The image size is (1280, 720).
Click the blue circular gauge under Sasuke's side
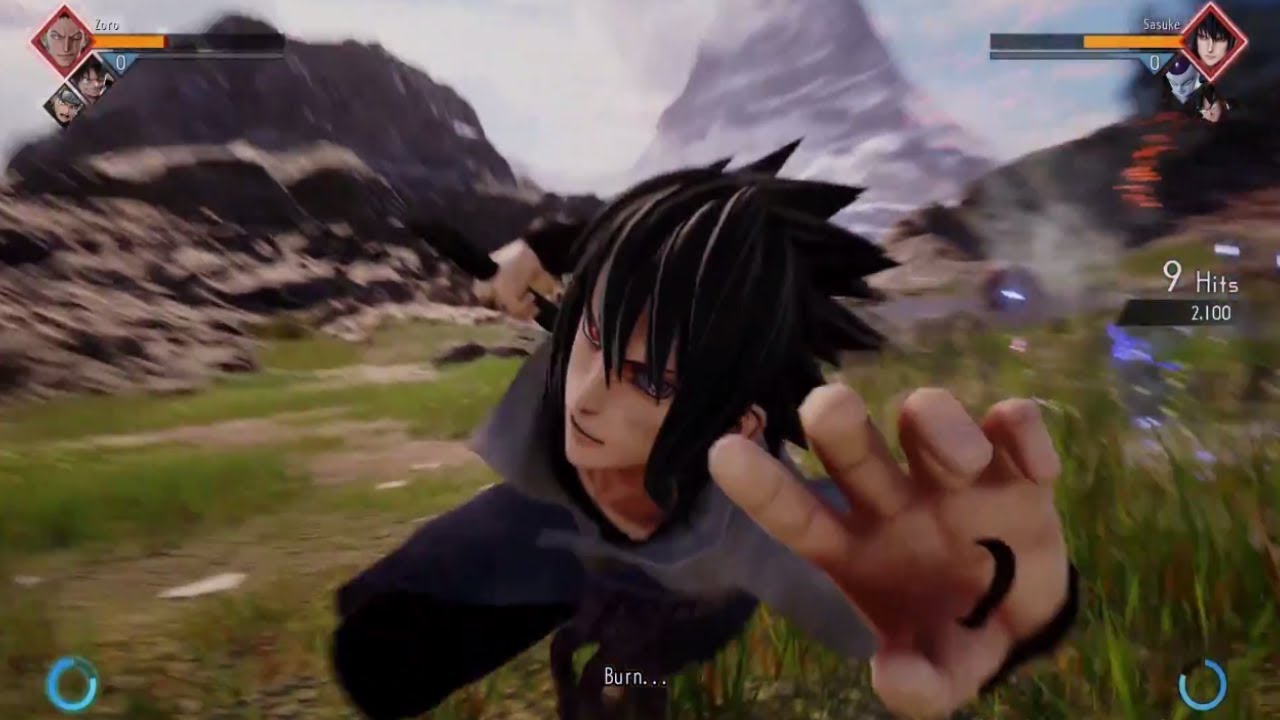click(x=1202, y=684)
